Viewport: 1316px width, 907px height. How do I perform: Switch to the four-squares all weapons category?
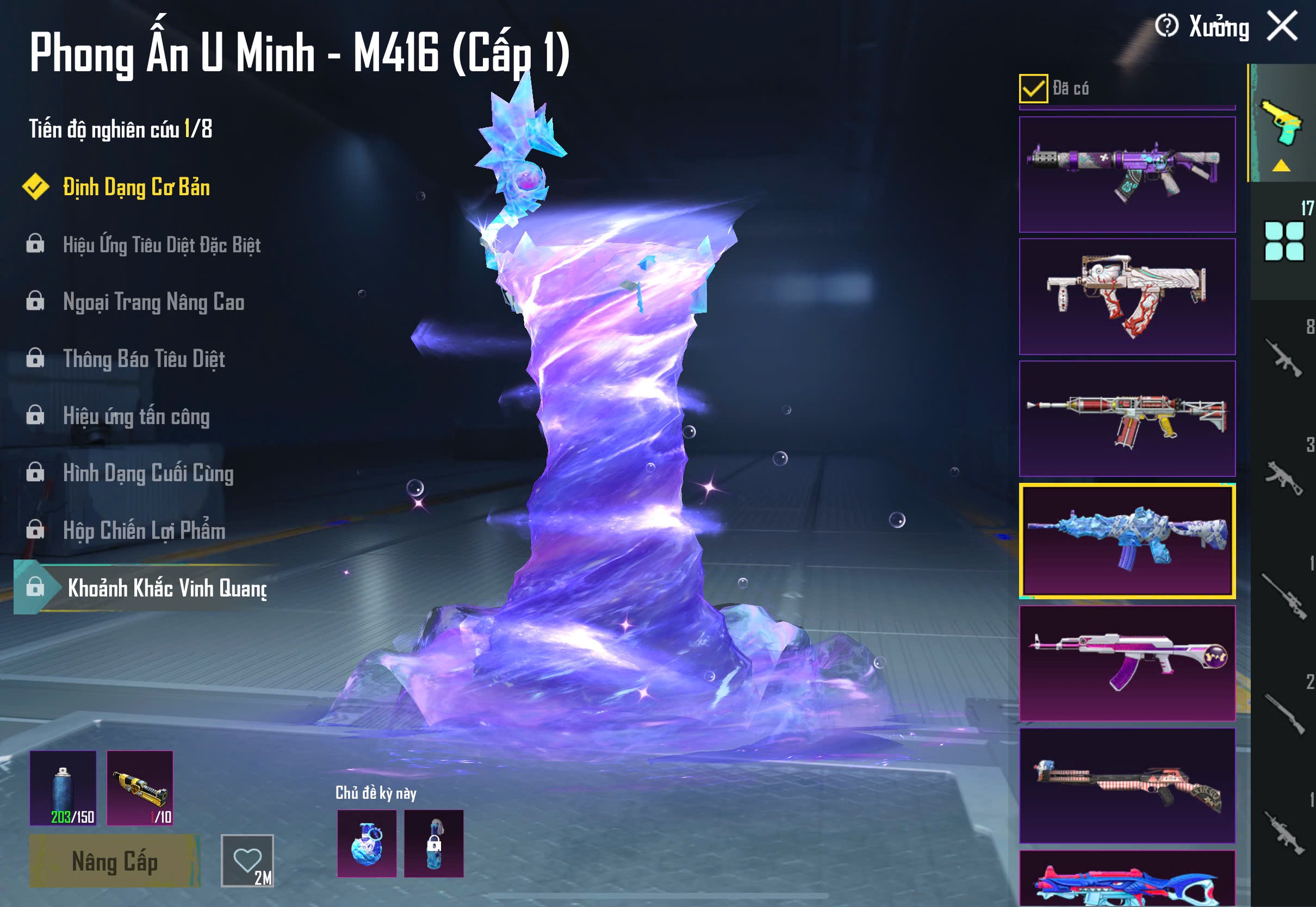click(x=1283, y=241)
